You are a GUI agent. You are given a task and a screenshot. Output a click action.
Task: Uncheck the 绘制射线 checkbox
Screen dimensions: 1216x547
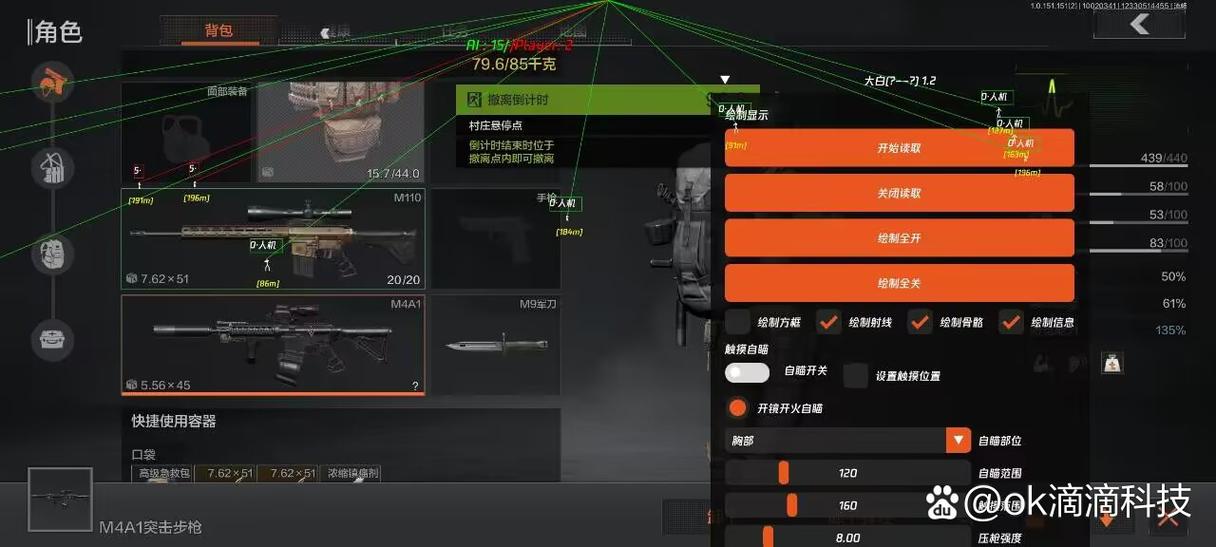(x=828, y=322)
